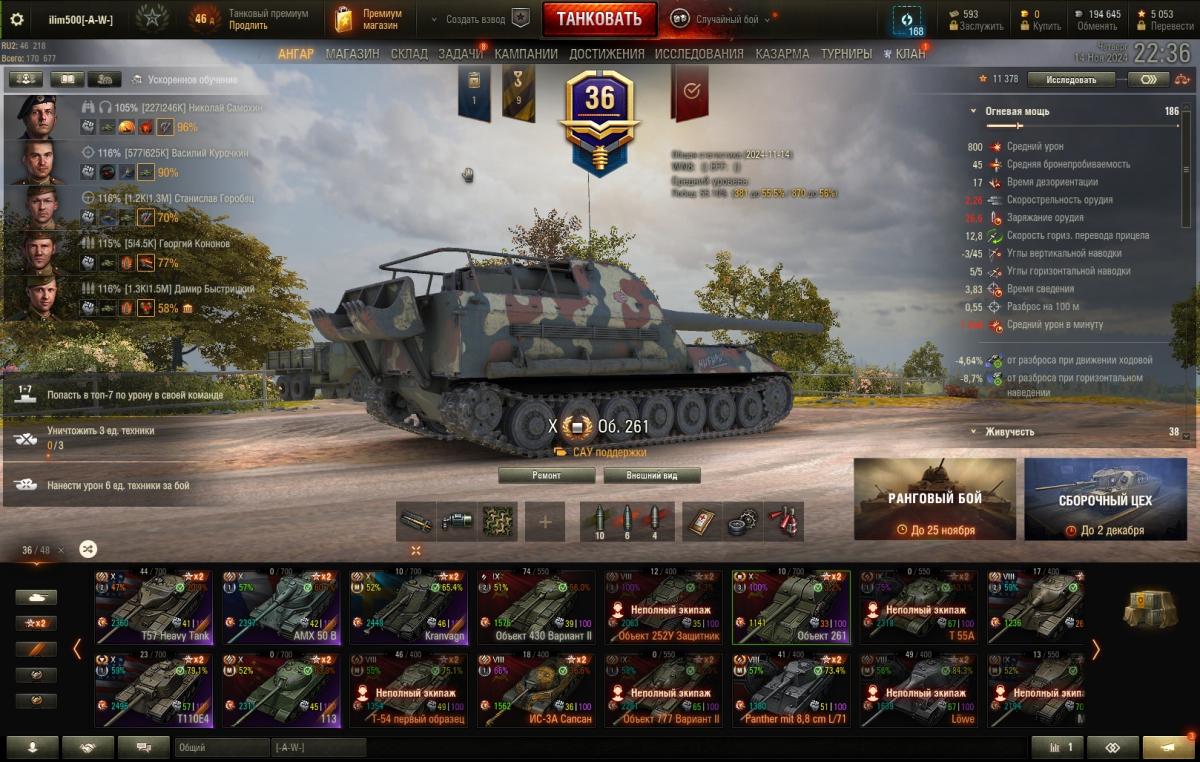
Task: Select the T57 Heavy Tank in carousel
Action: point(154,606)
